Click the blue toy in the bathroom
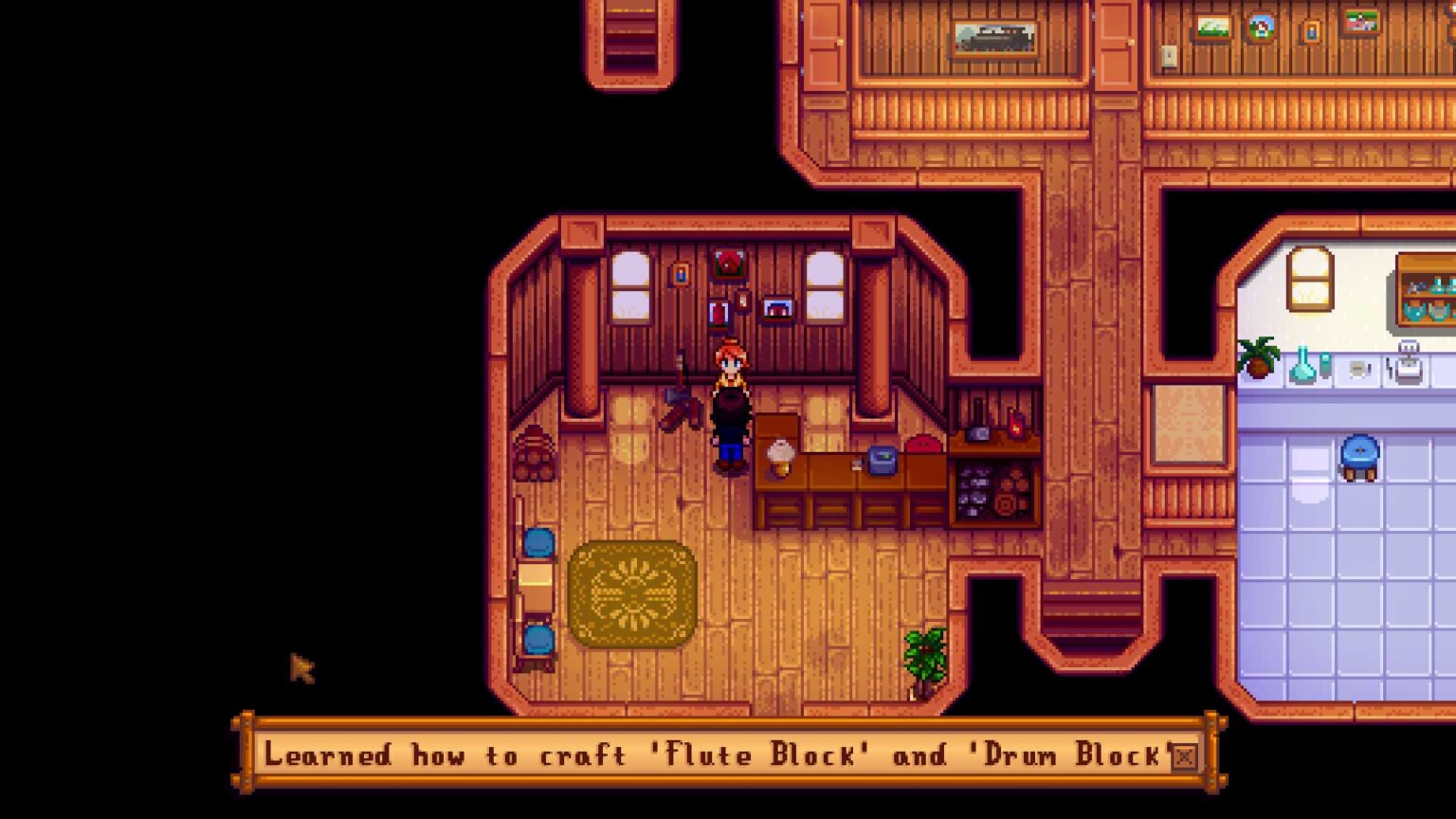The image size is (1456, 819). 1361,457
